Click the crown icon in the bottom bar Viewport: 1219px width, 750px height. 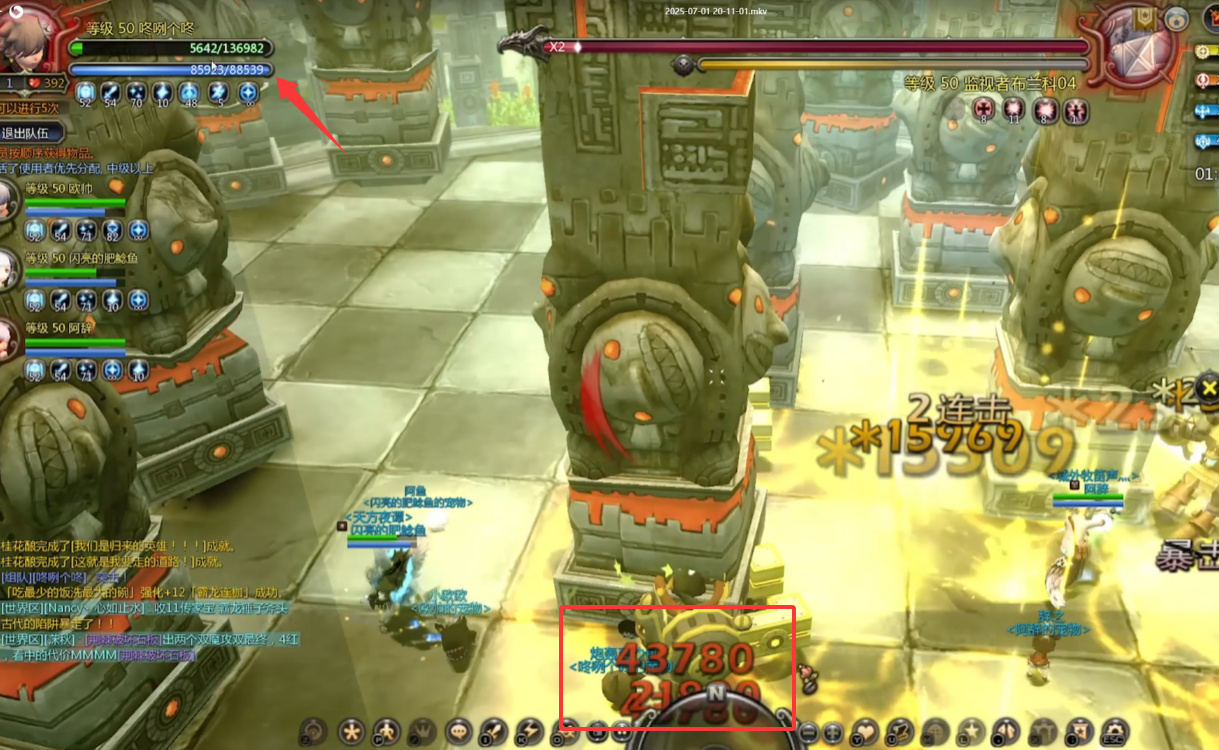tap(422, 732)
